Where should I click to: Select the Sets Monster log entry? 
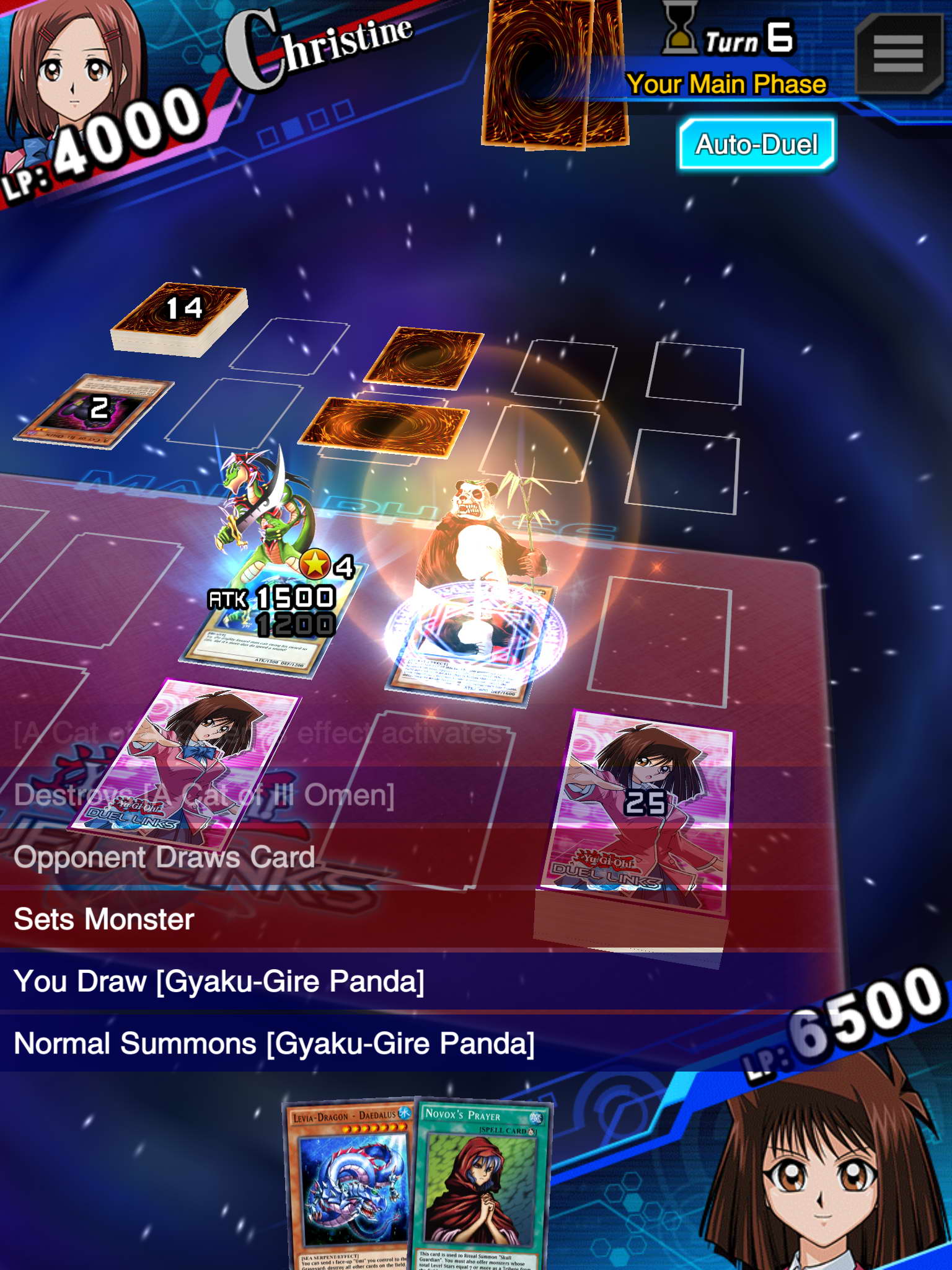(x=104, y=919)
